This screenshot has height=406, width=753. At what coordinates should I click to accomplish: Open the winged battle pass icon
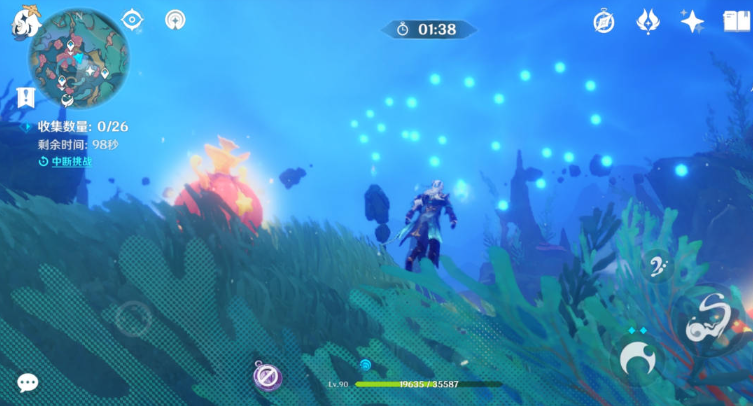(648, 22)
